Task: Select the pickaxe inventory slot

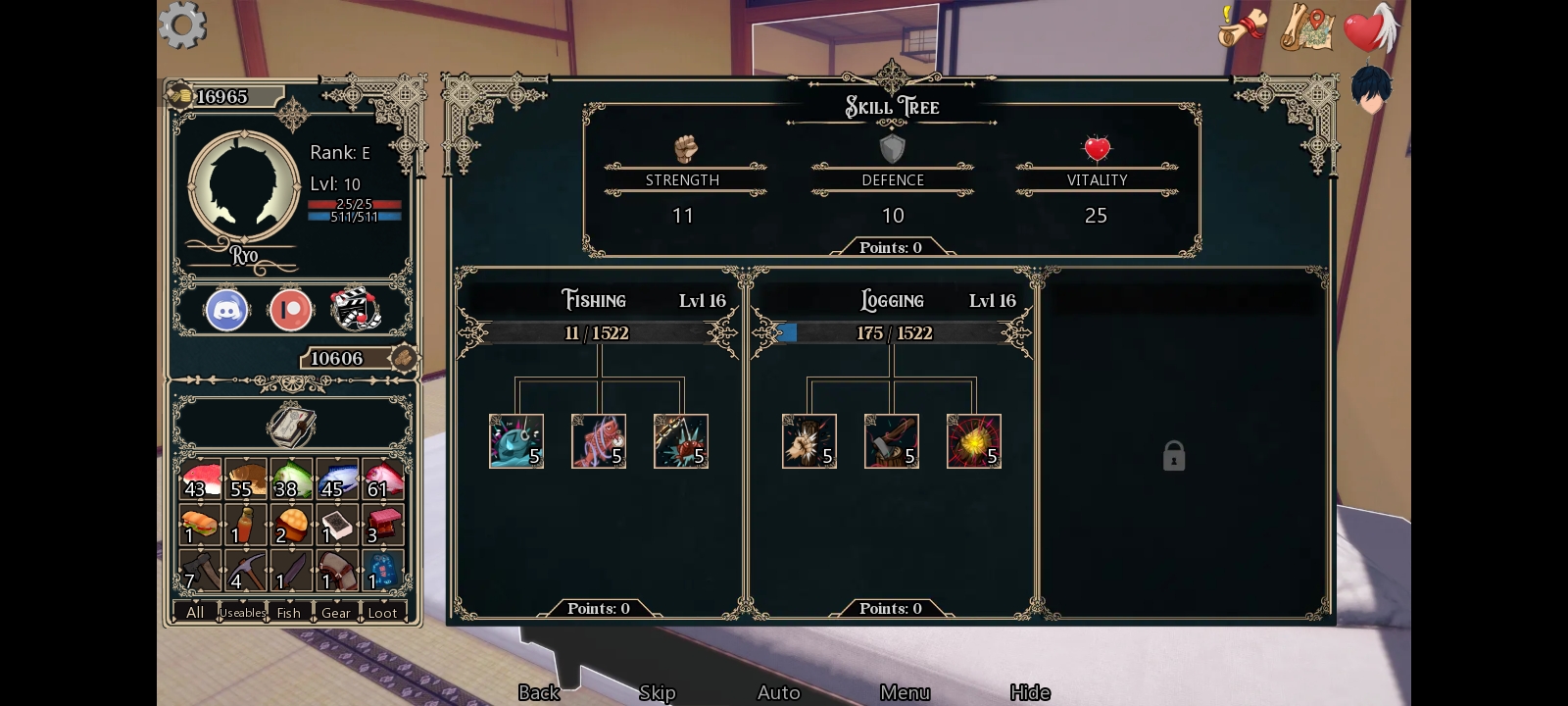Action: tap(245, 570)
